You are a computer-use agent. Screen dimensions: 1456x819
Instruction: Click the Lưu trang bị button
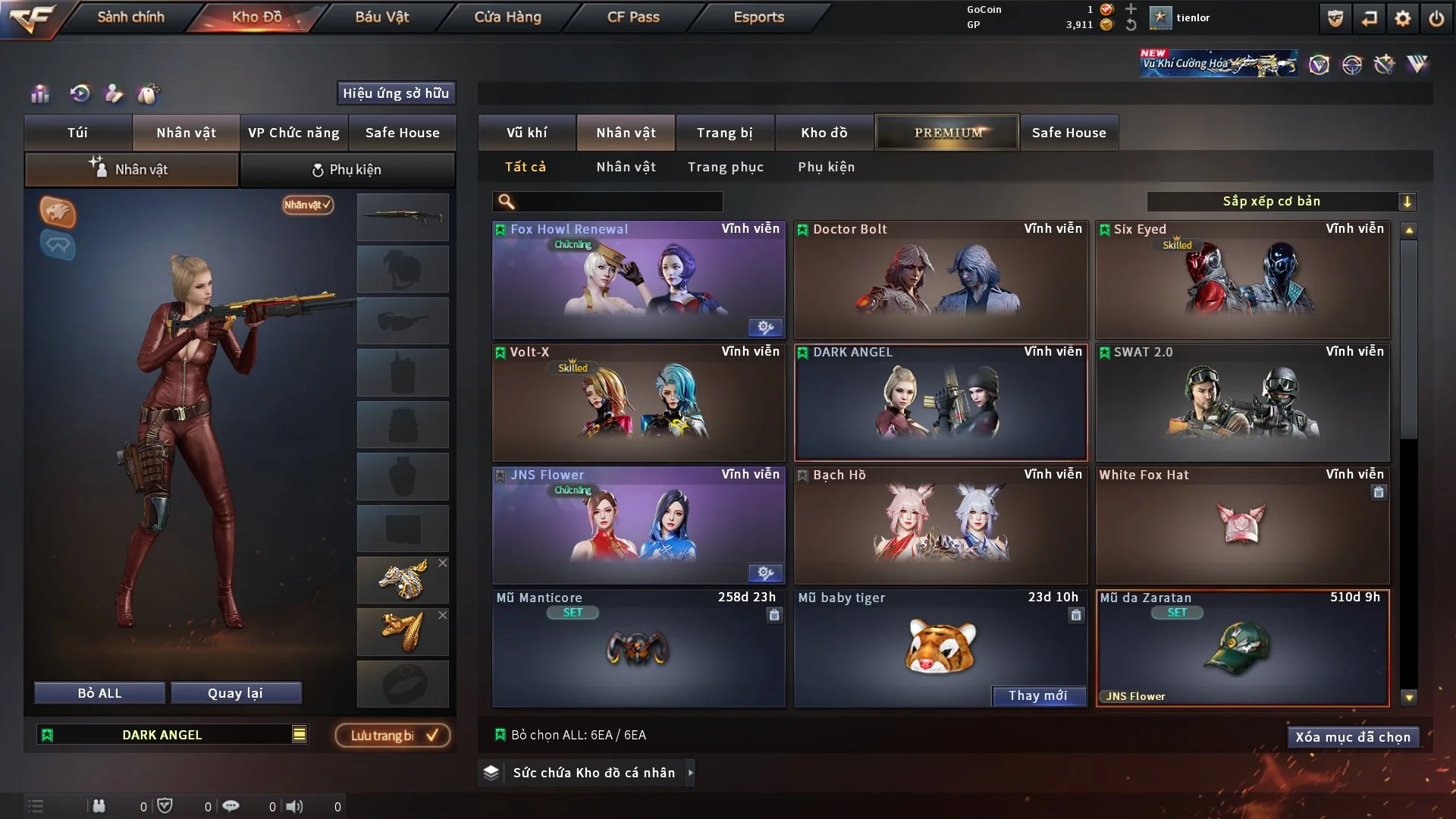tap(391, 734)
